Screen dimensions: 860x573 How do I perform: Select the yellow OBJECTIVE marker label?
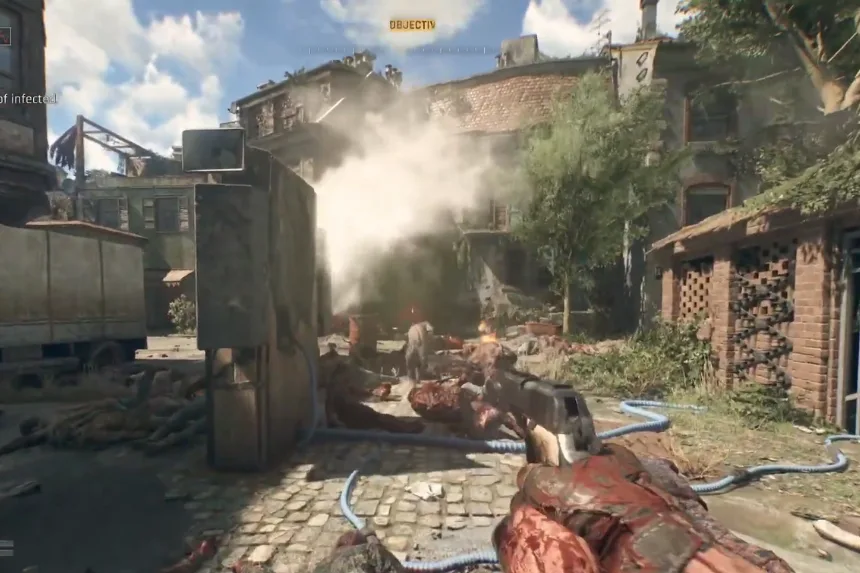point(412,24)
